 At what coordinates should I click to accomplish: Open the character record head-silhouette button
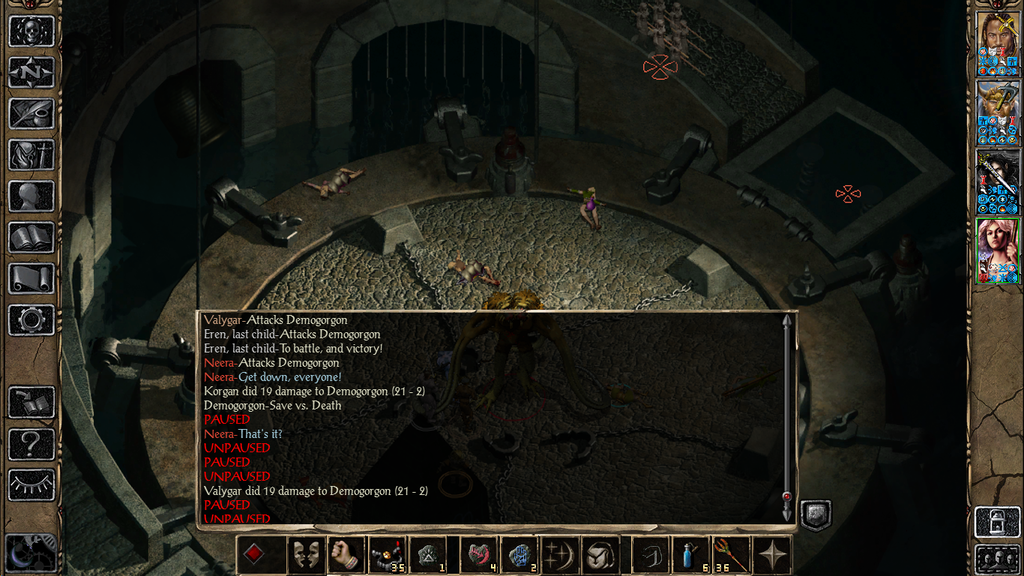click(31, 196)
